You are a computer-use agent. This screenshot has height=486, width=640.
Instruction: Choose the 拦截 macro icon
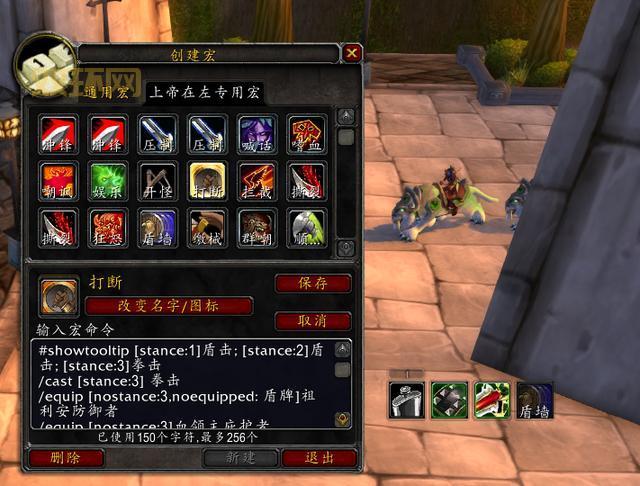click(x=256, y=180)
